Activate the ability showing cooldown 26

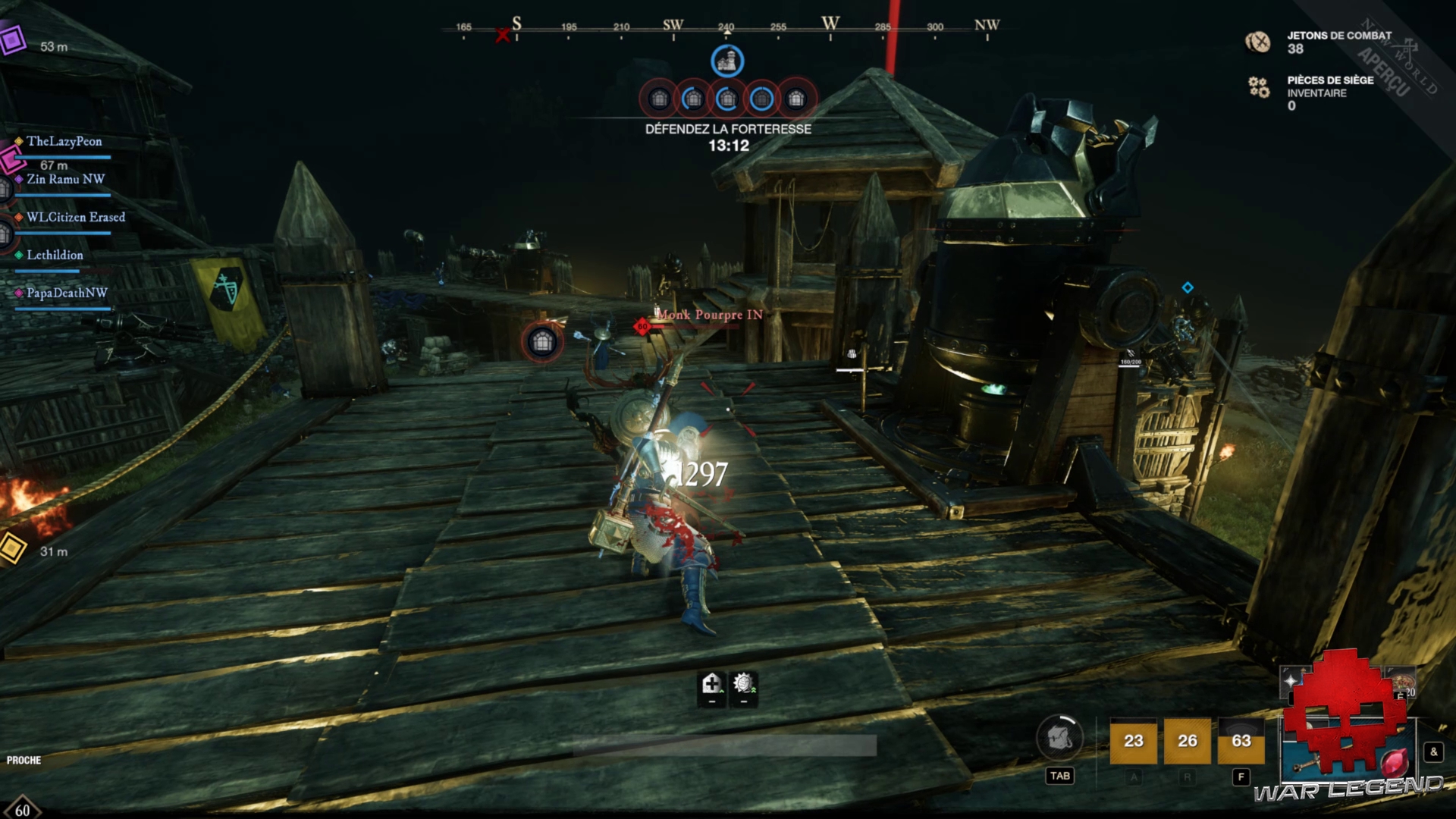(x=1187, y=741)
